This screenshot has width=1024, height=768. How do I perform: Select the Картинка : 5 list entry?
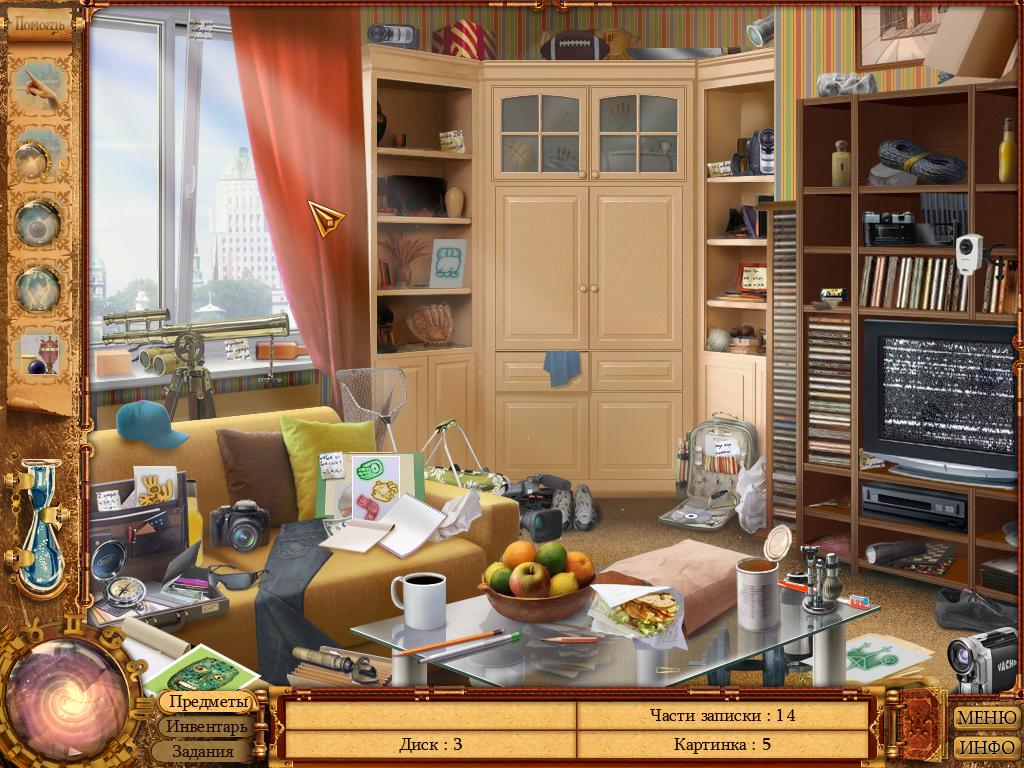[722, 744]
